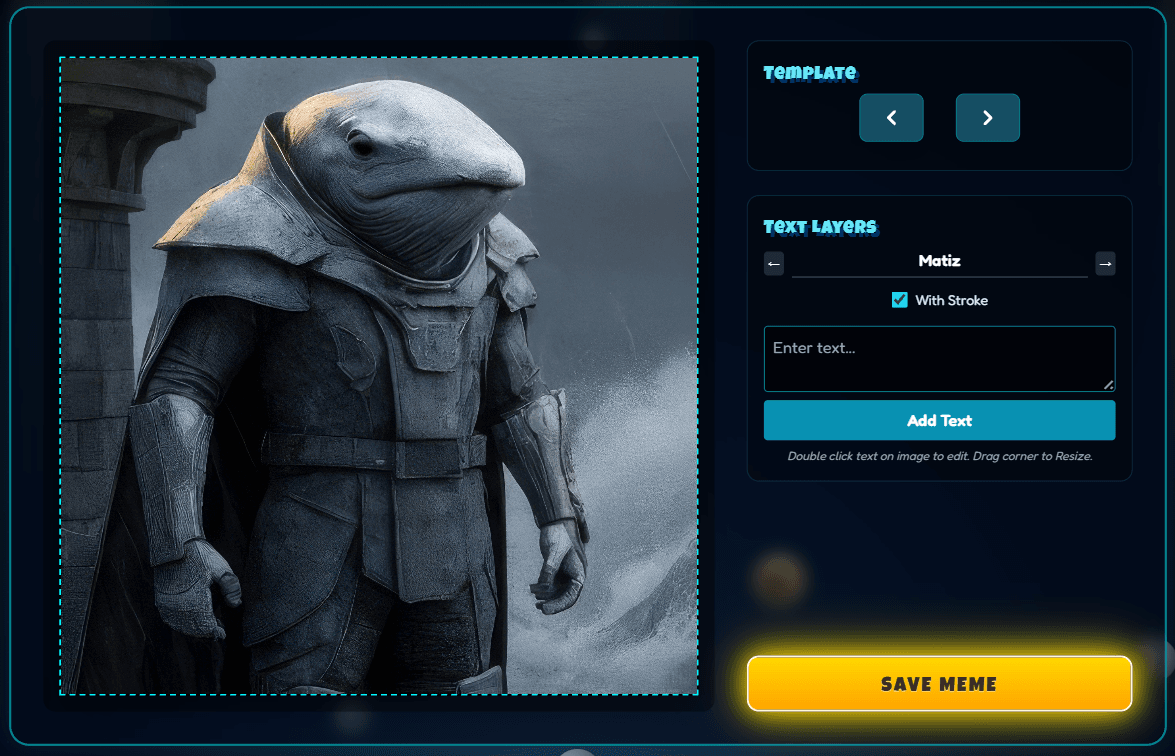Focus the Enter text field

point(939,358)
